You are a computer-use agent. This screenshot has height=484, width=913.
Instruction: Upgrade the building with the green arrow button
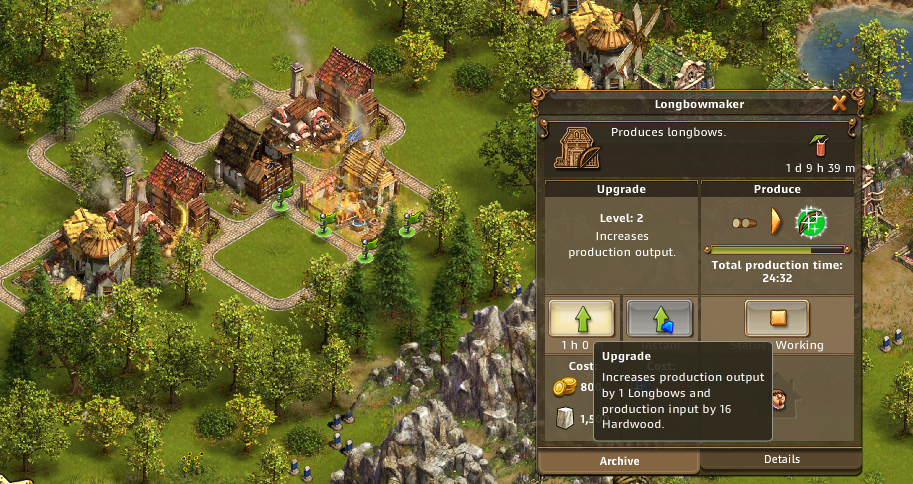click(x=581, y=319)
